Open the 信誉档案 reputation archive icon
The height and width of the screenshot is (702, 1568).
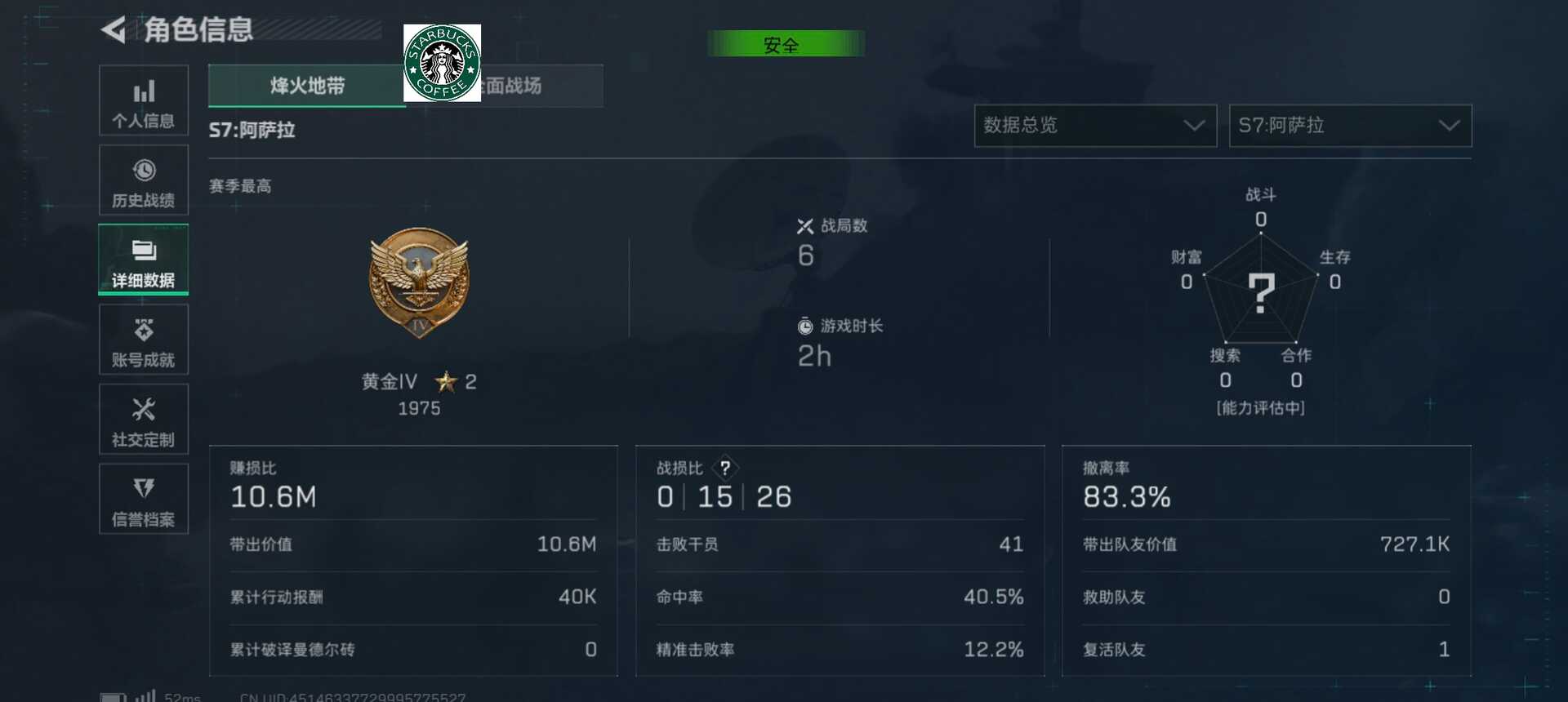[x=144, y=499]
